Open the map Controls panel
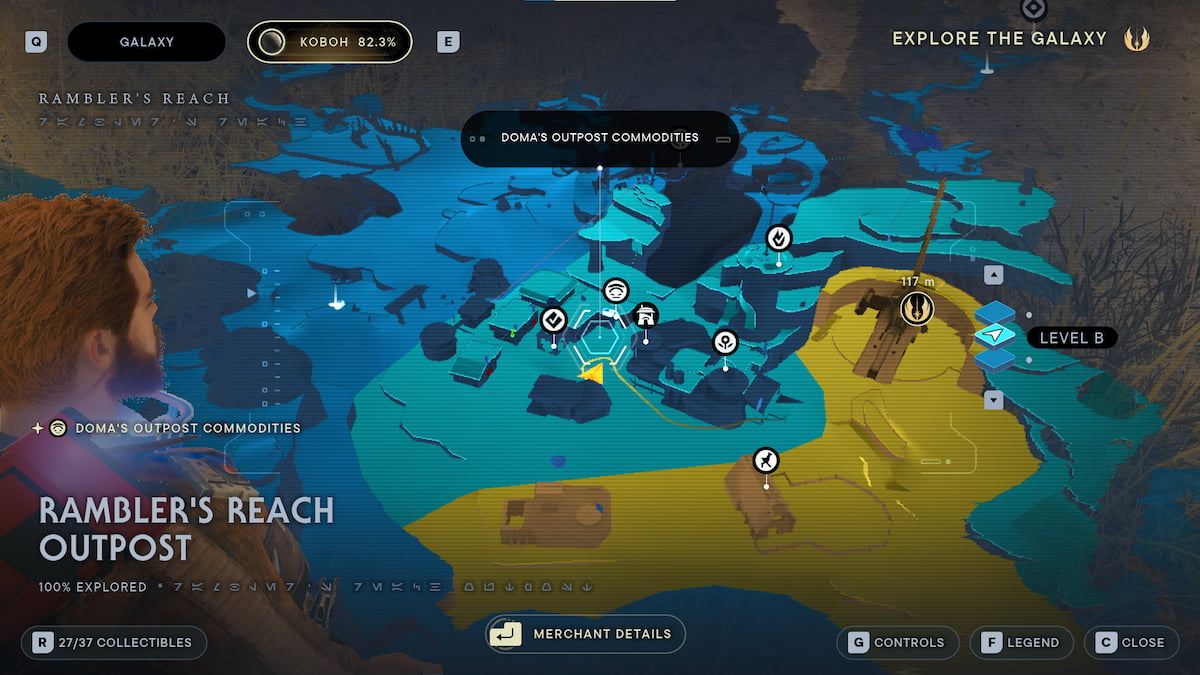 click(896, 642)
